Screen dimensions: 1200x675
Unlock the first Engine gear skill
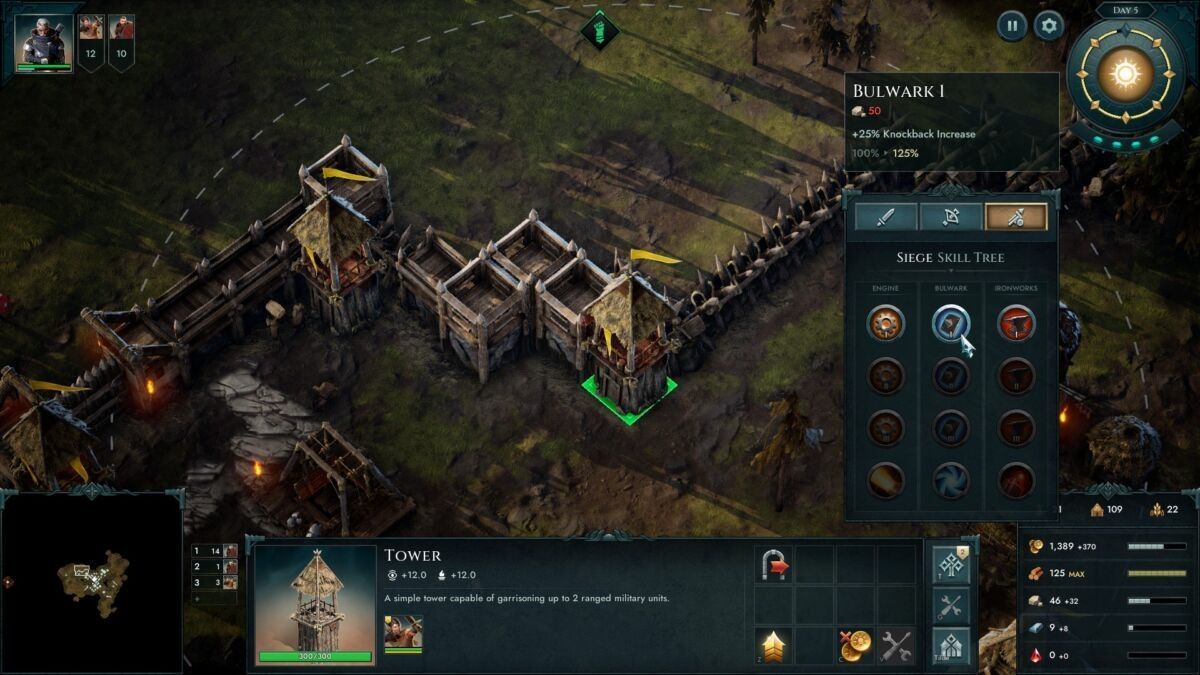coord(885,323)
